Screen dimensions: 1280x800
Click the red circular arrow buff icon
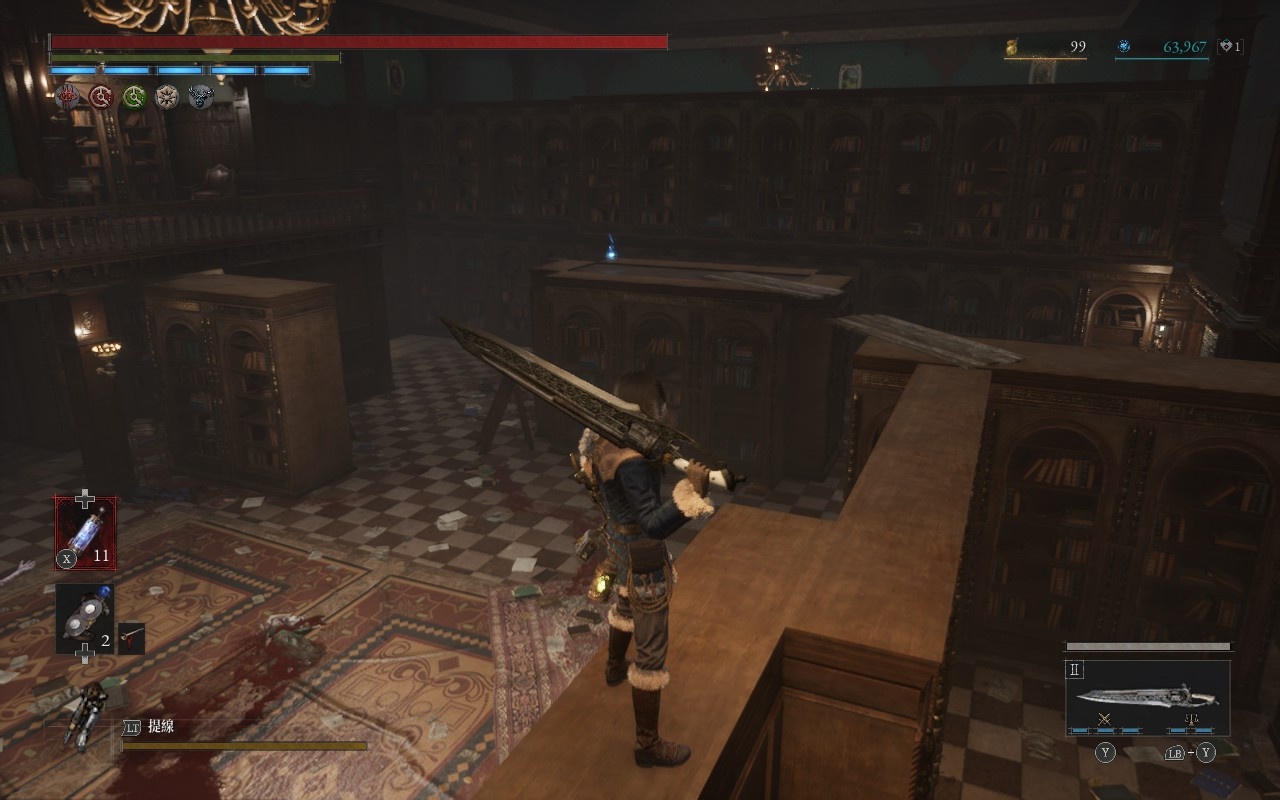101,96
